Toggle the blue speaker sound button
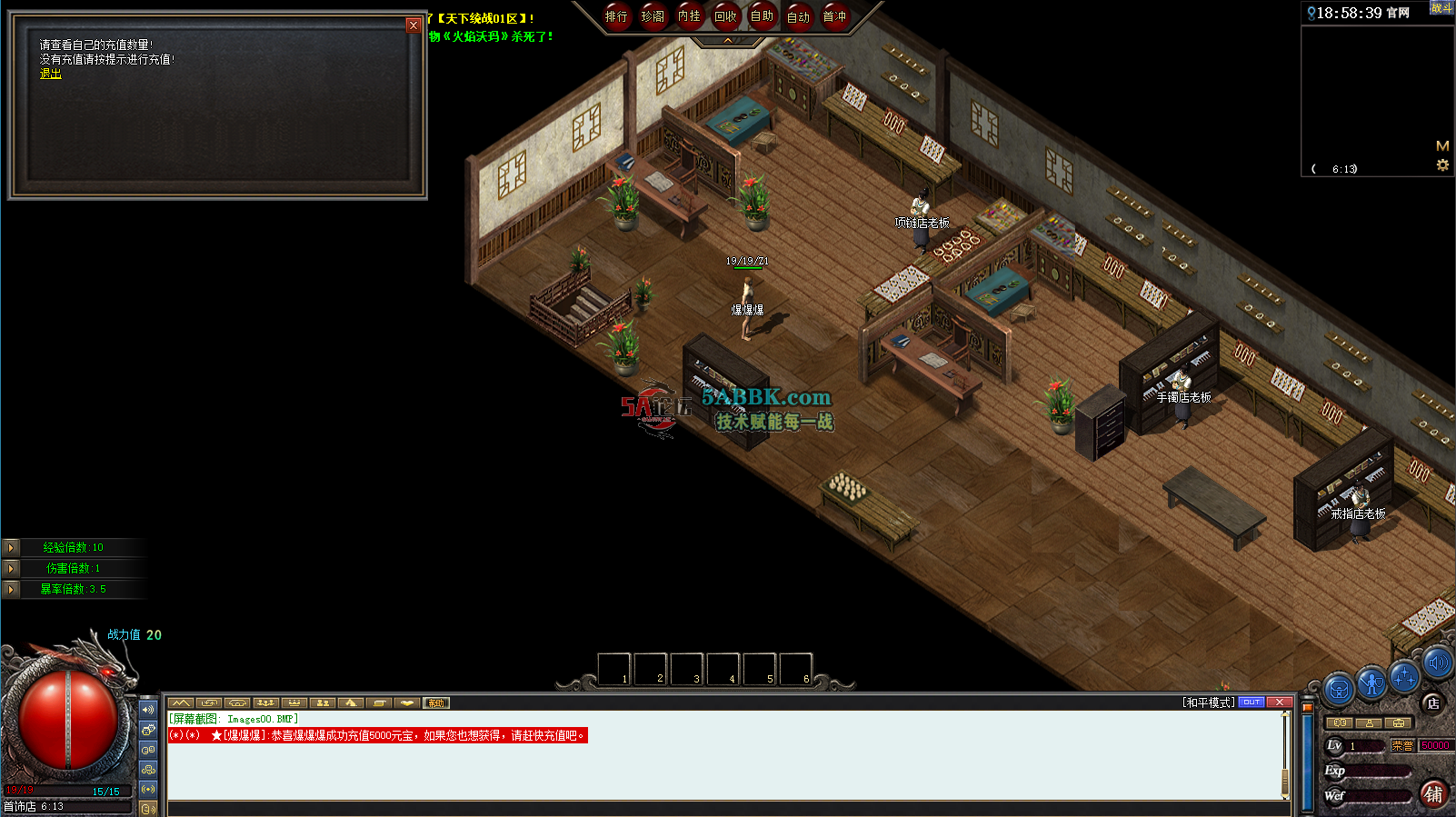The width and height of the screenshot is (1456, 817). pyautogui.click(x=1437, y=663)
